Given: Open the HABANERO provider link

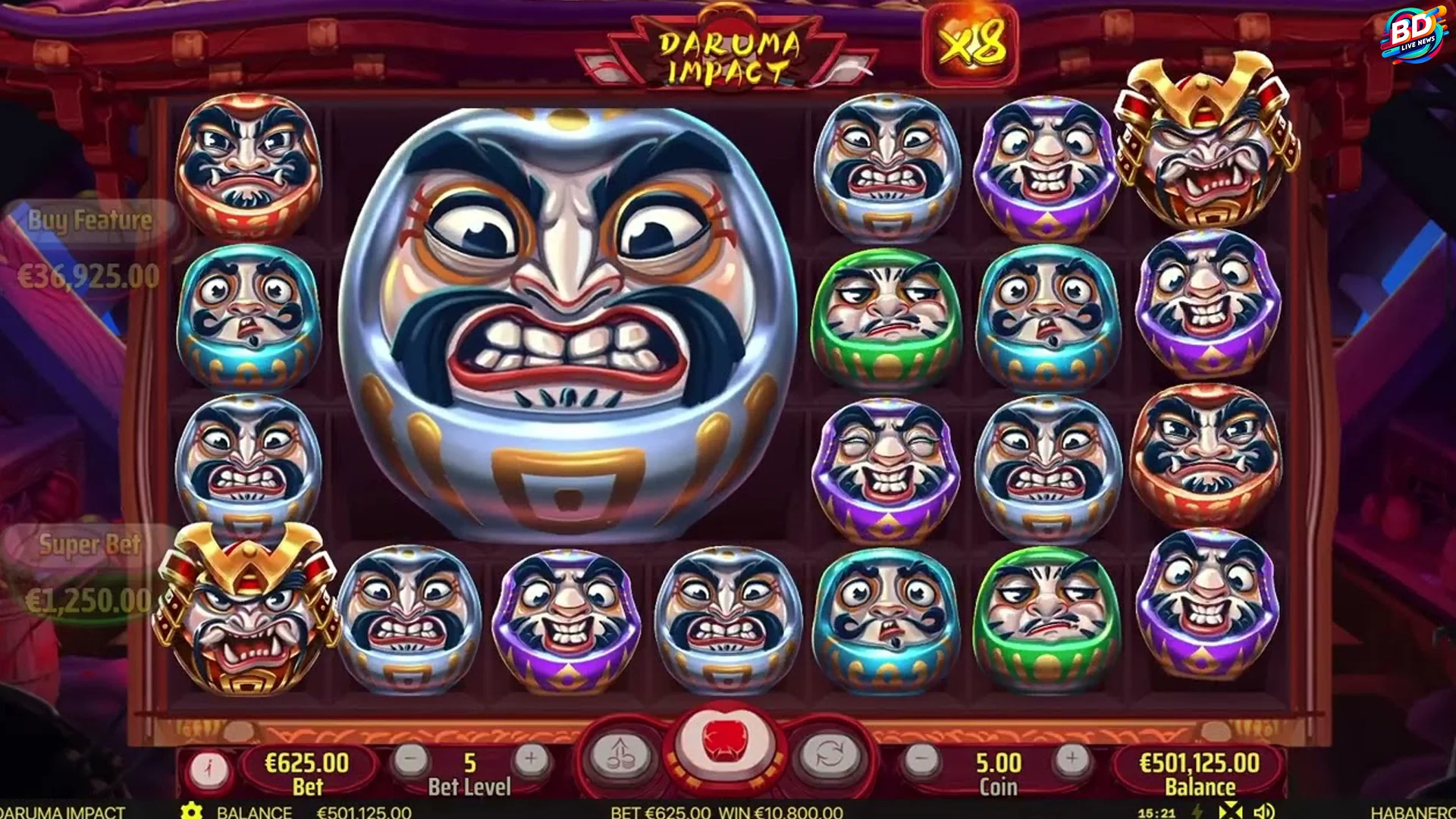Looking at the screenshot, I should coord(1412,814).
